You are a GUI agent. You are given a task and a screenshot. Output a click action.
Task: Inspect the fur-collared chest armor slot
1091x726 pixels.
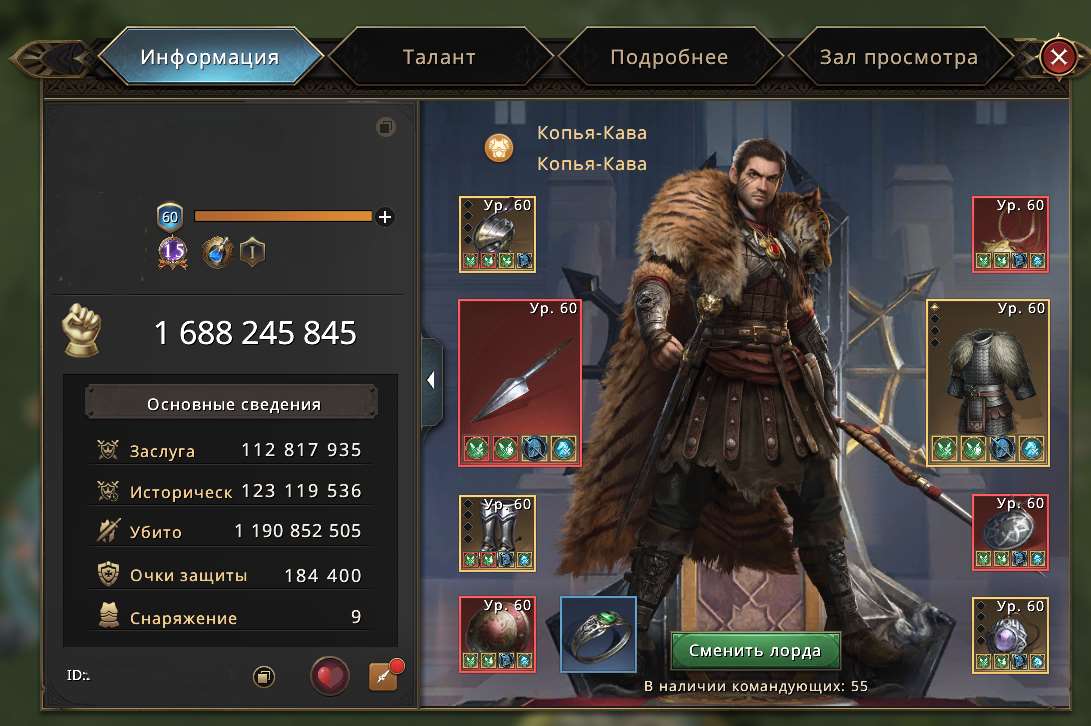click(989, 382)
